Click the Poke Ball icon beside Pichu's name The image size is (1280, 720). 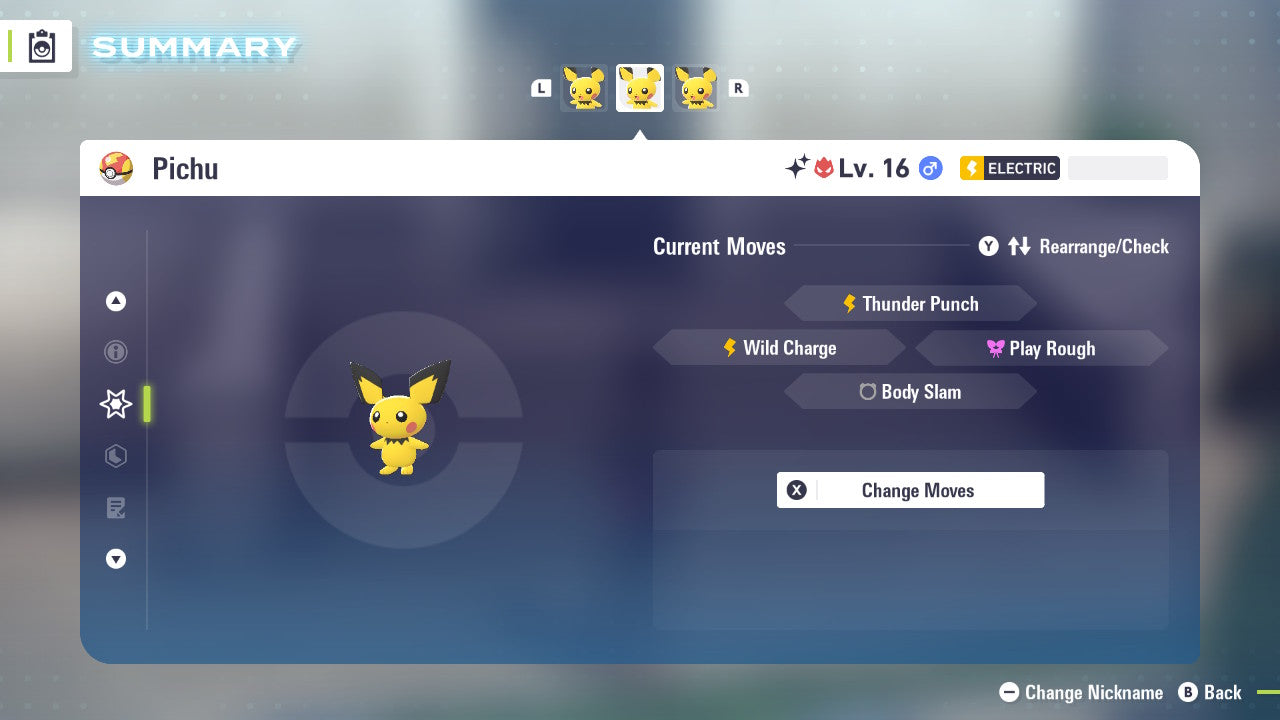click(x=117, y=168)
